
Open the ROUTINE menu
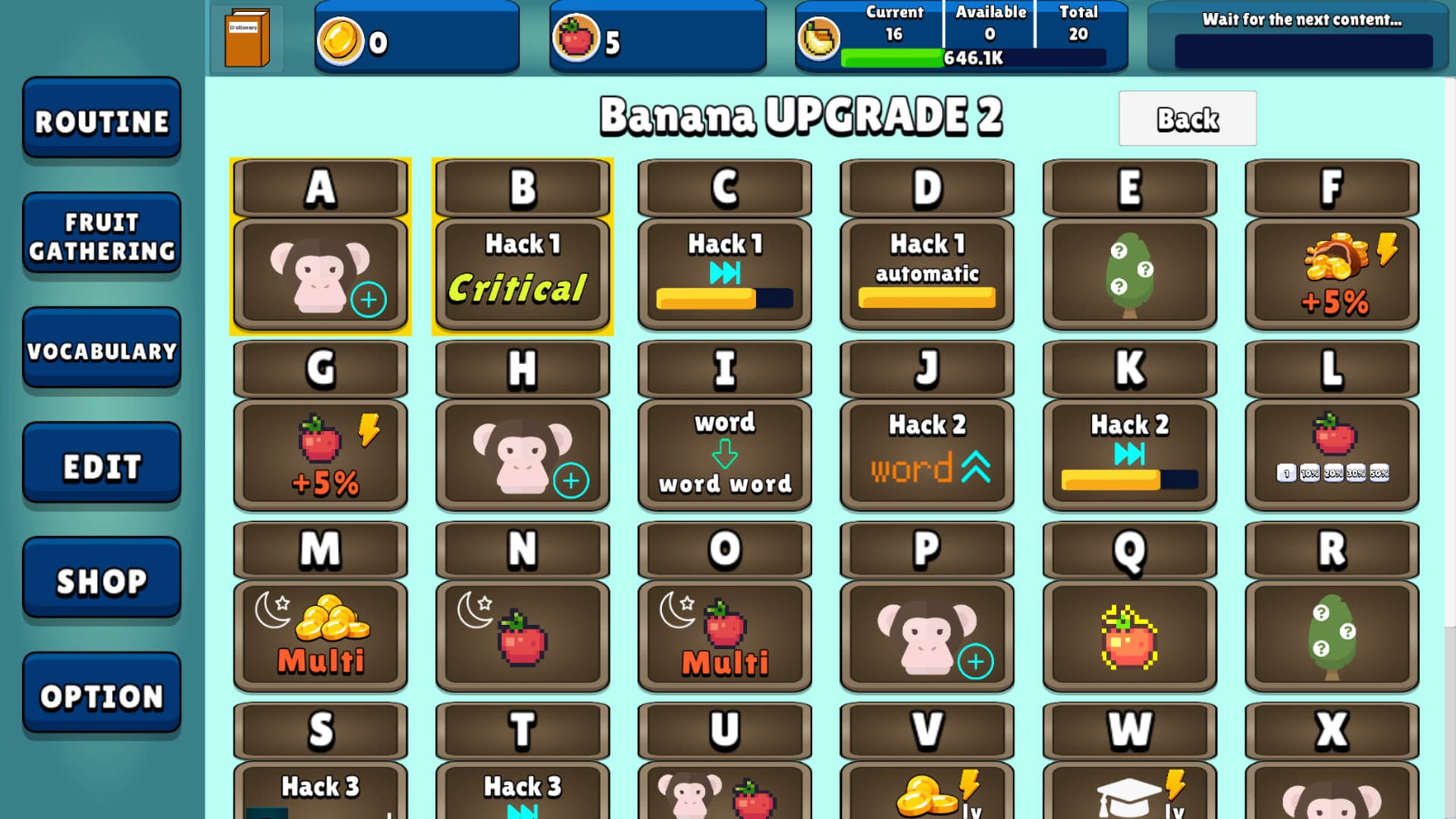pyautogui.click(x=101, y=120)
